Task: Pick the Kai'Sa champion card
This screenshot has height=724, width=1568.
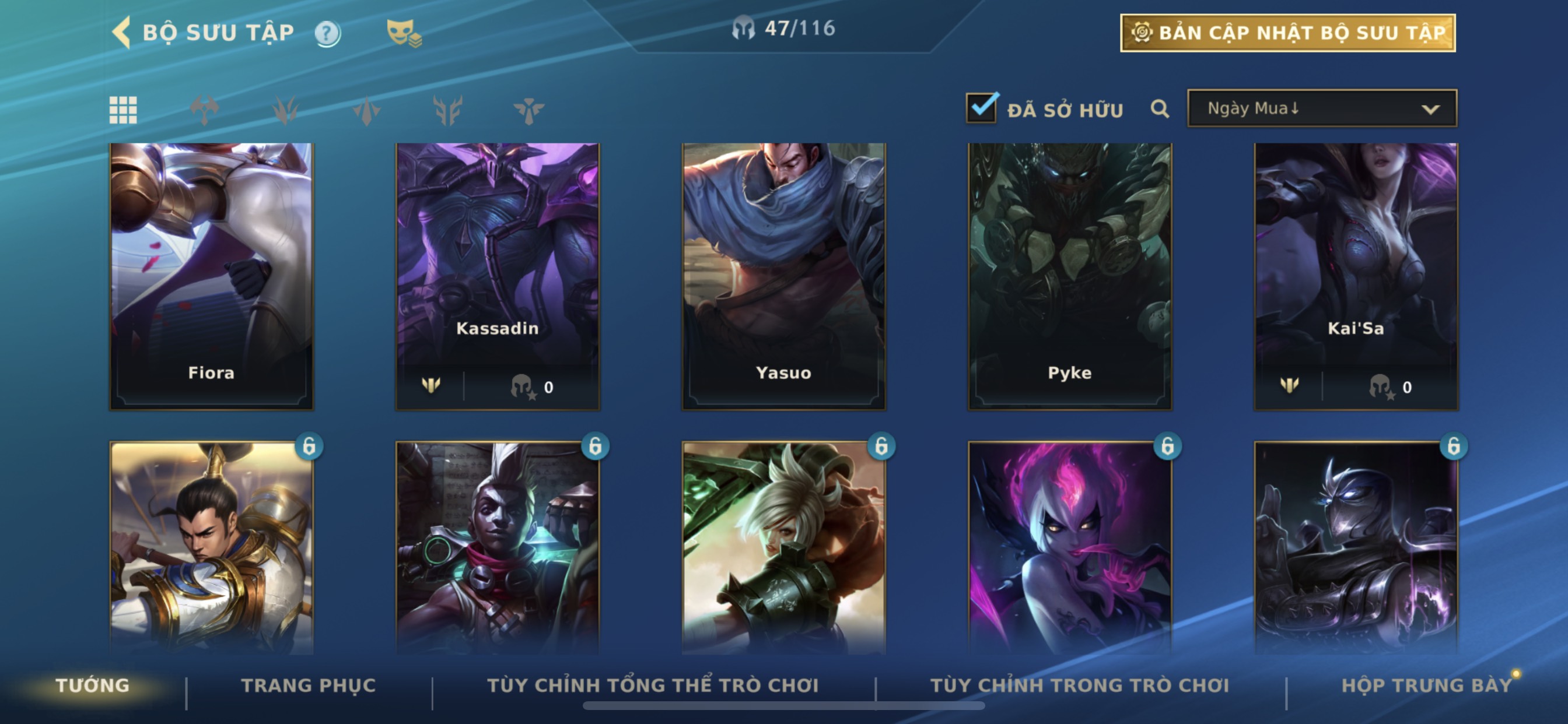Action: tap(1356, 276)
